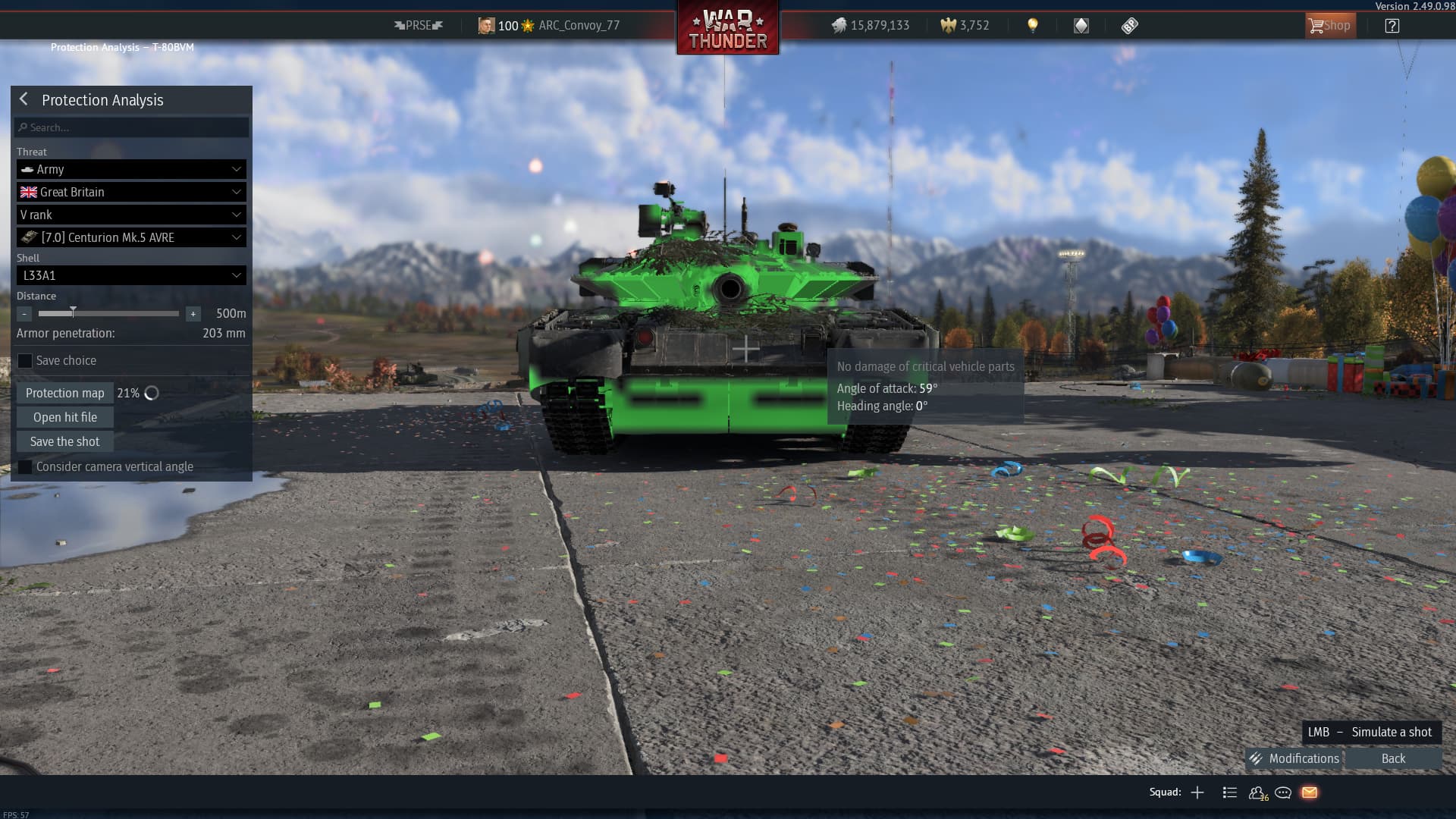Open the orange mail envelope
1456x819 pixels.
tap(1310, 792)
